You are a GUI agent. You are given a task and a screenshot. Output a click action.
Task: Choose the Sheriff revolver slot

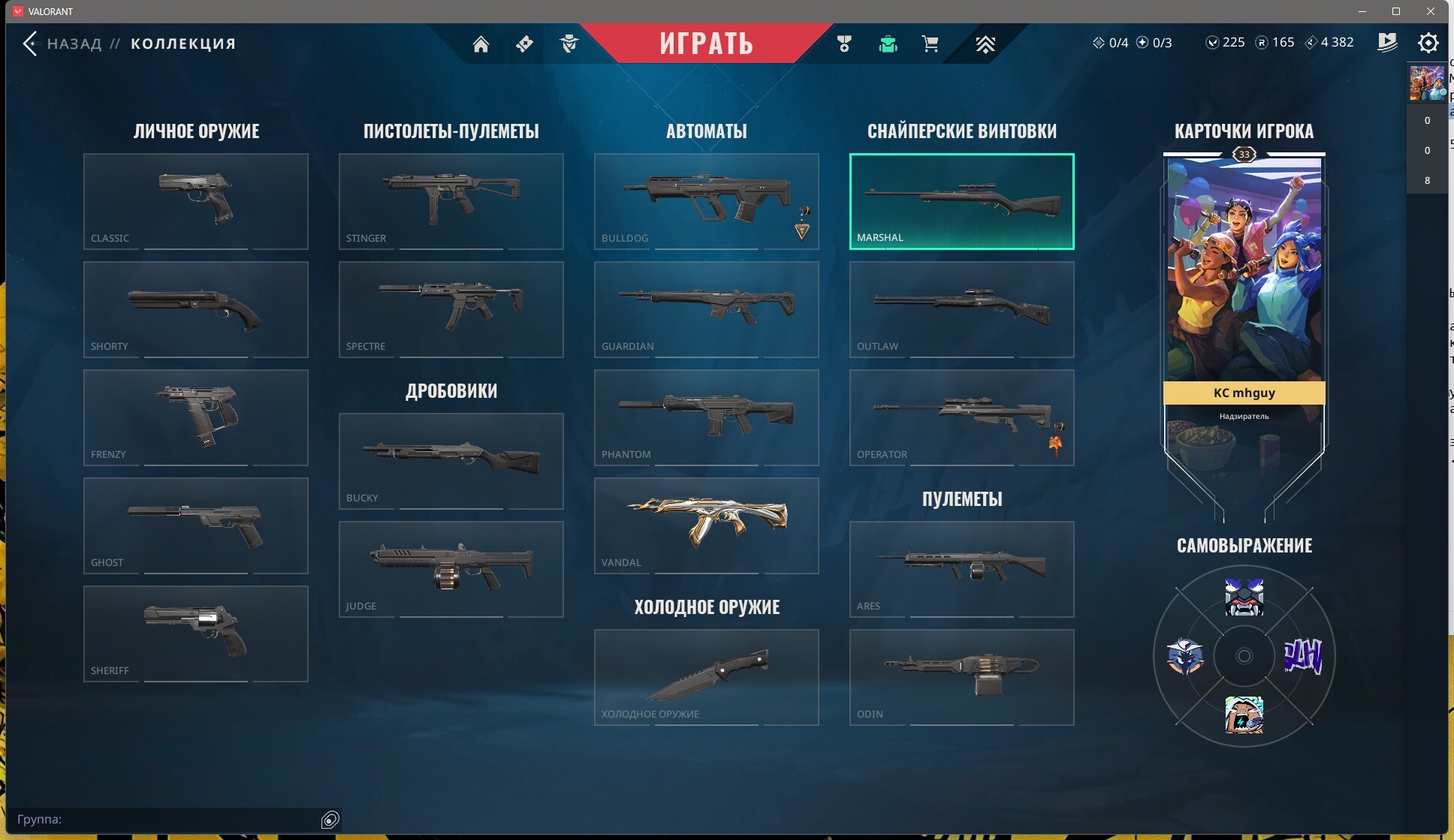195,633
